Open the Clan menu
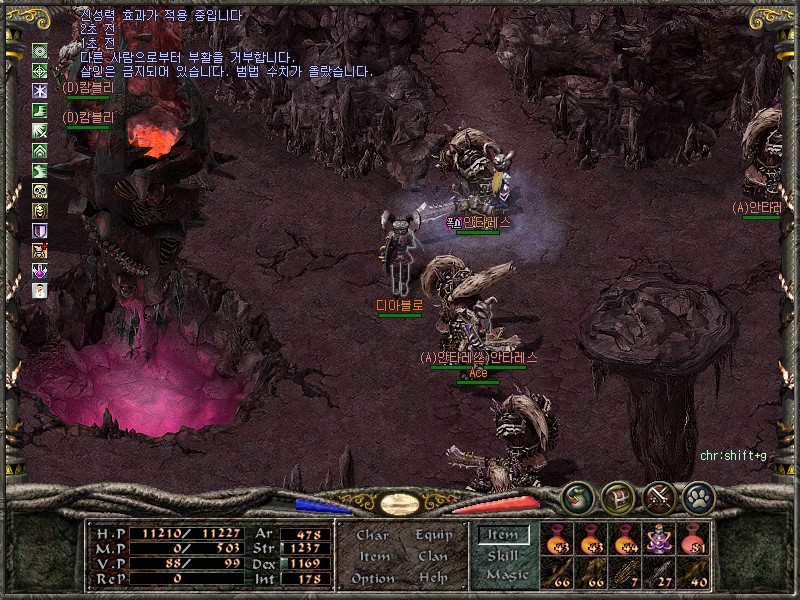Screen dimensions: 800x600 click(x=433, y=556)
